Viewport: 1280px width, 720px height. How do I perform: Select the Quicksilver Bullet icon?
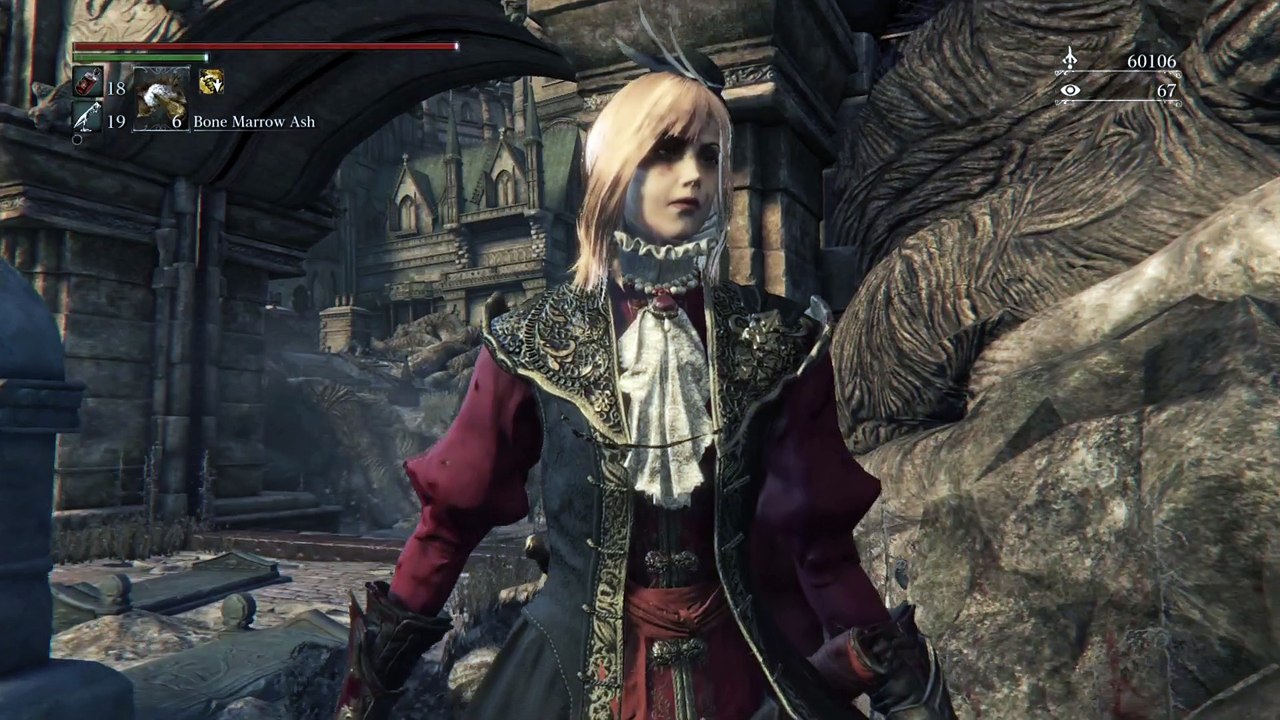(x=86, y=119)
